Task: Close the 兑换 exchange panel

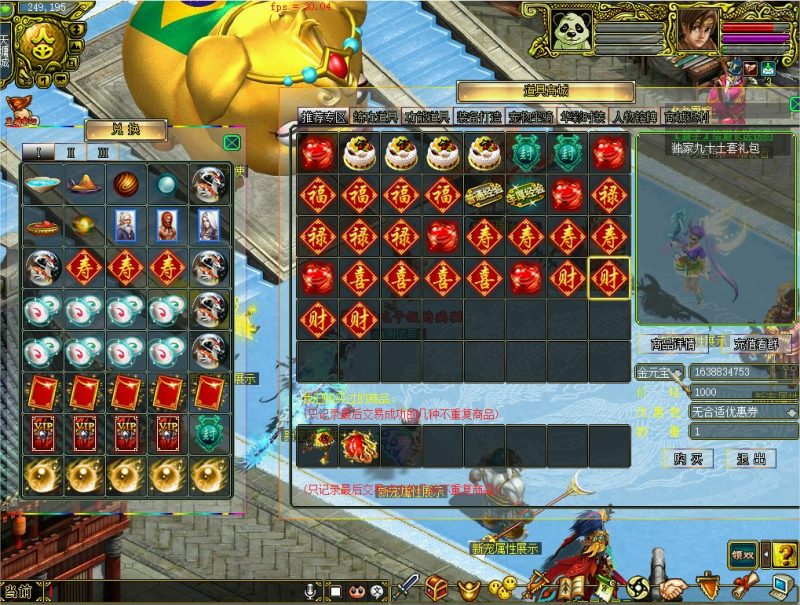Action: tap(232, 143)
